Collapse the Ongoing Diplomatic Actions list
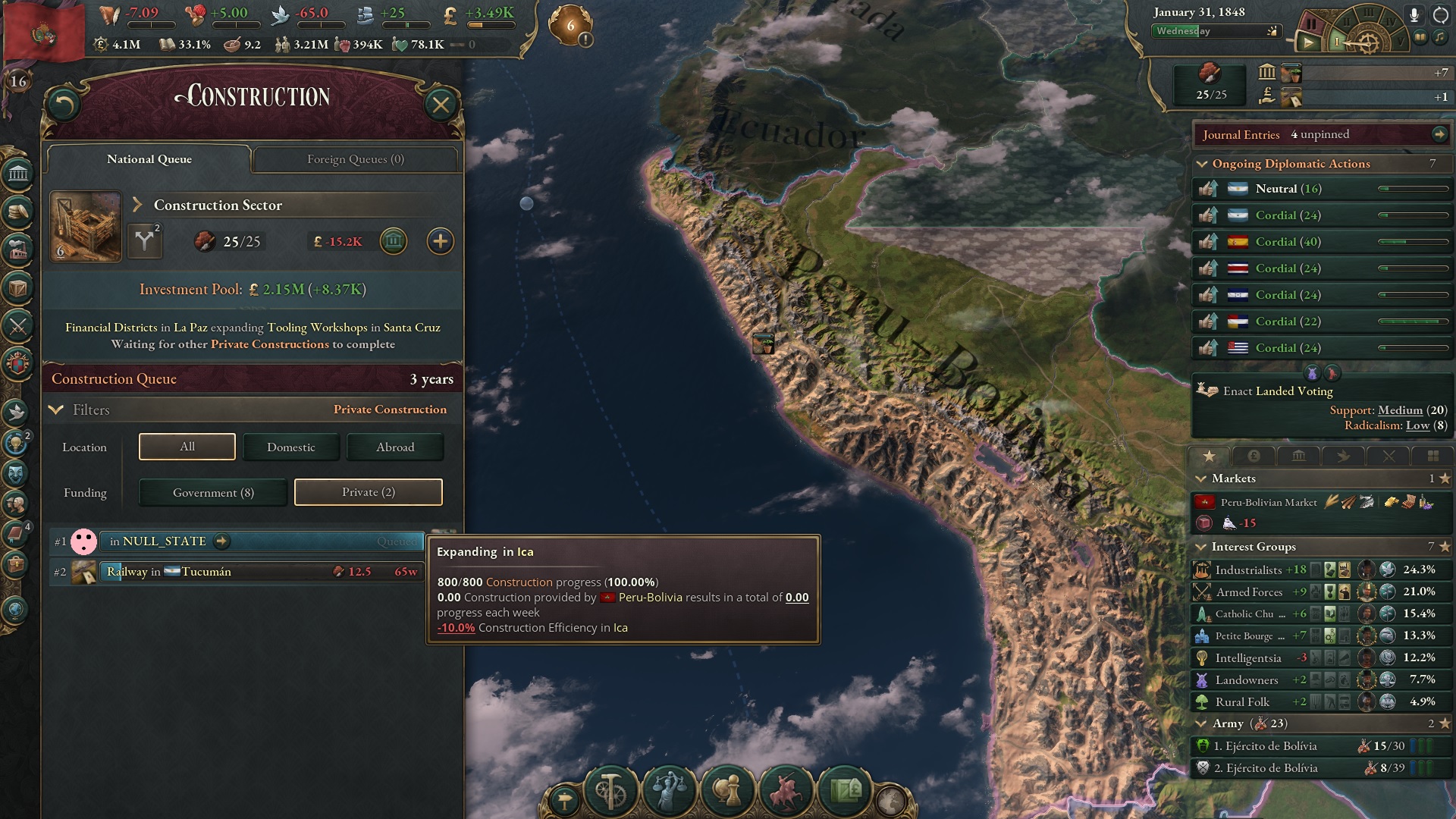Viewport: 1456px width, 819px height. (1202, 164)
